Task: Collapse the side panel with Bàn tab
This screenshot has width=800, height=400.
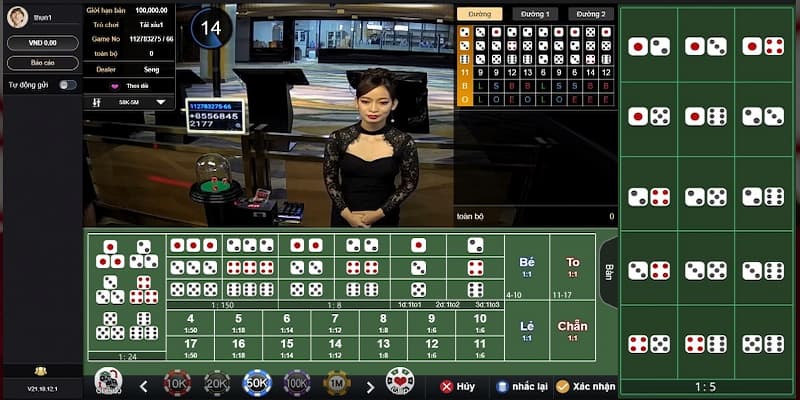Action: tap(607, 271)
